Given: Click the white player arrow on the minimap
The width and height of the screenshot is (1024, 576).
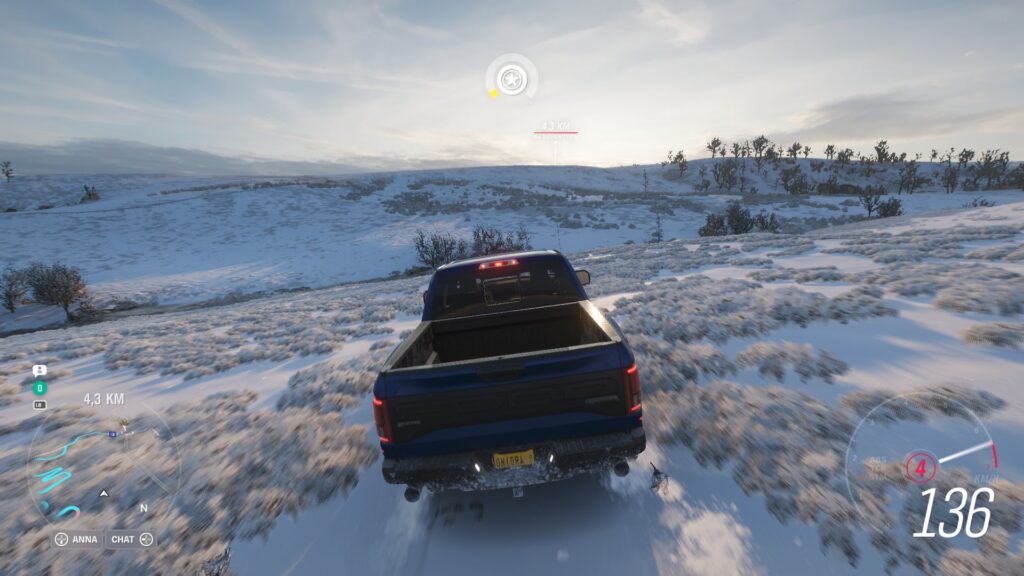Looking at the screenshot, I should (x=103, y=493).
